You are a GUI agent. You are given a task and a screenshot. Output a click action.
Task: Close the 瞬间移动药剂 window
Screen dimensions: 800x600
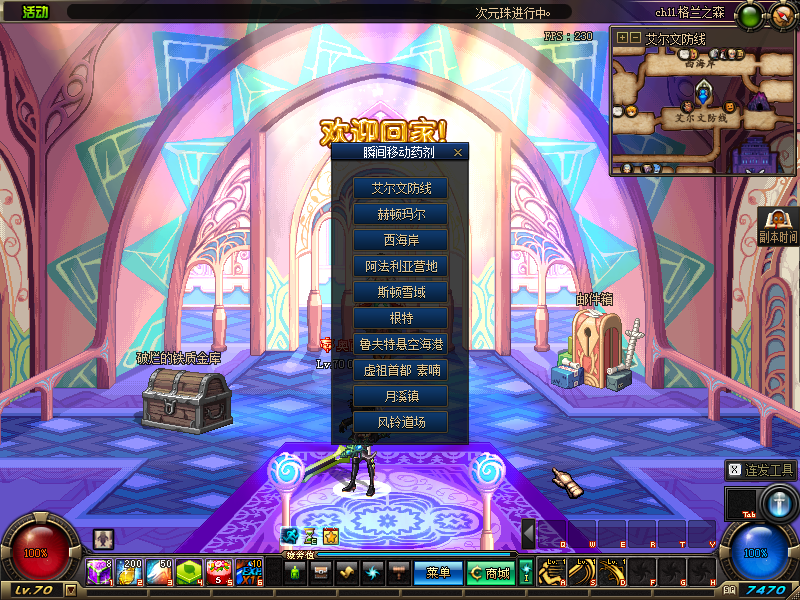click(458, 153)
